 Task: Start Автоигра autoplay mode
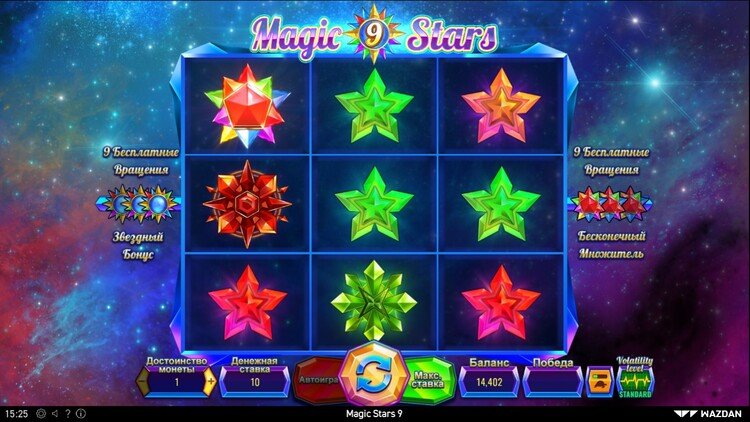(316, 380)
